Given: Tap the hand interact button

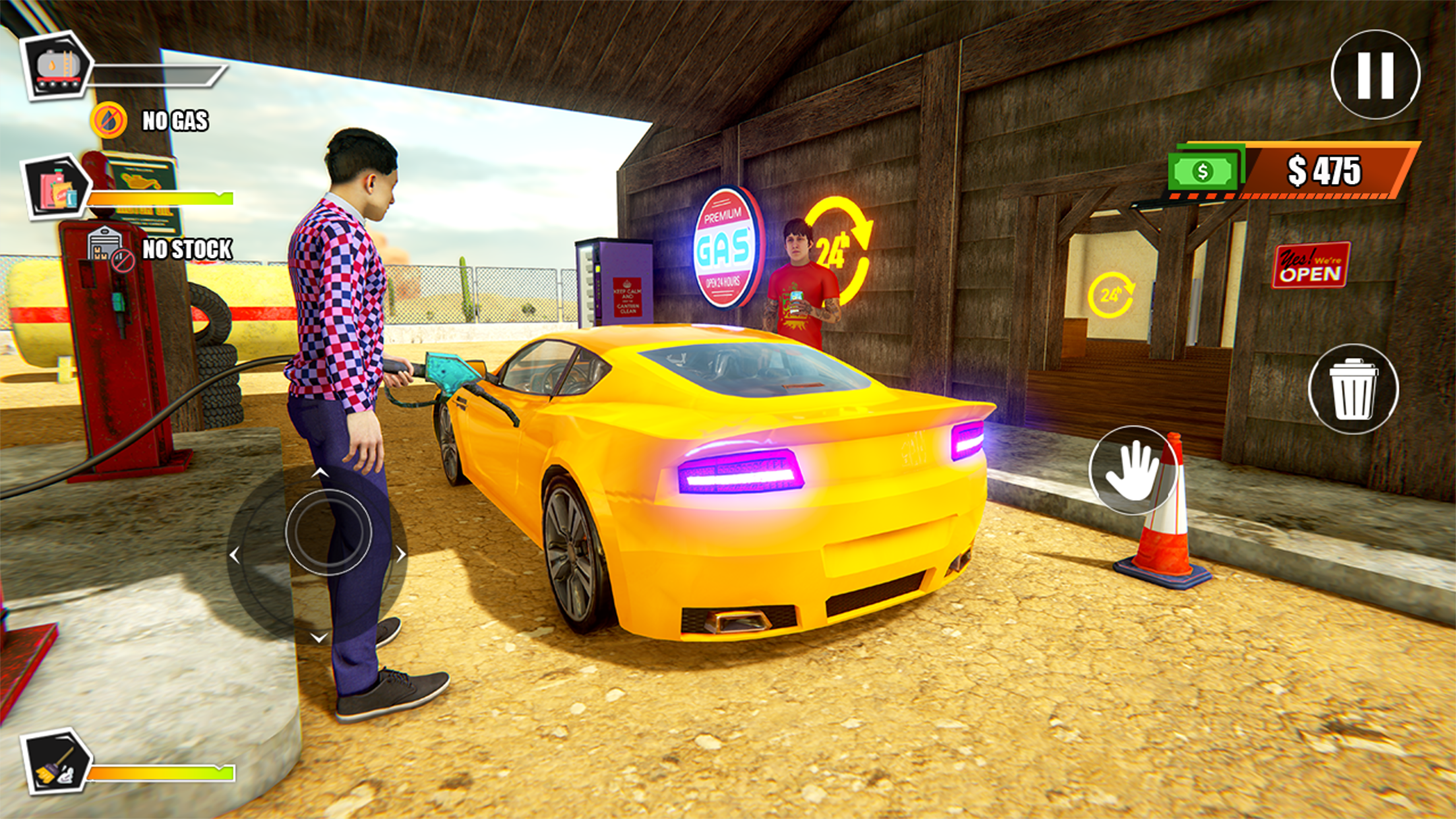Looking at the screenshot, I should pos(1132,470).
